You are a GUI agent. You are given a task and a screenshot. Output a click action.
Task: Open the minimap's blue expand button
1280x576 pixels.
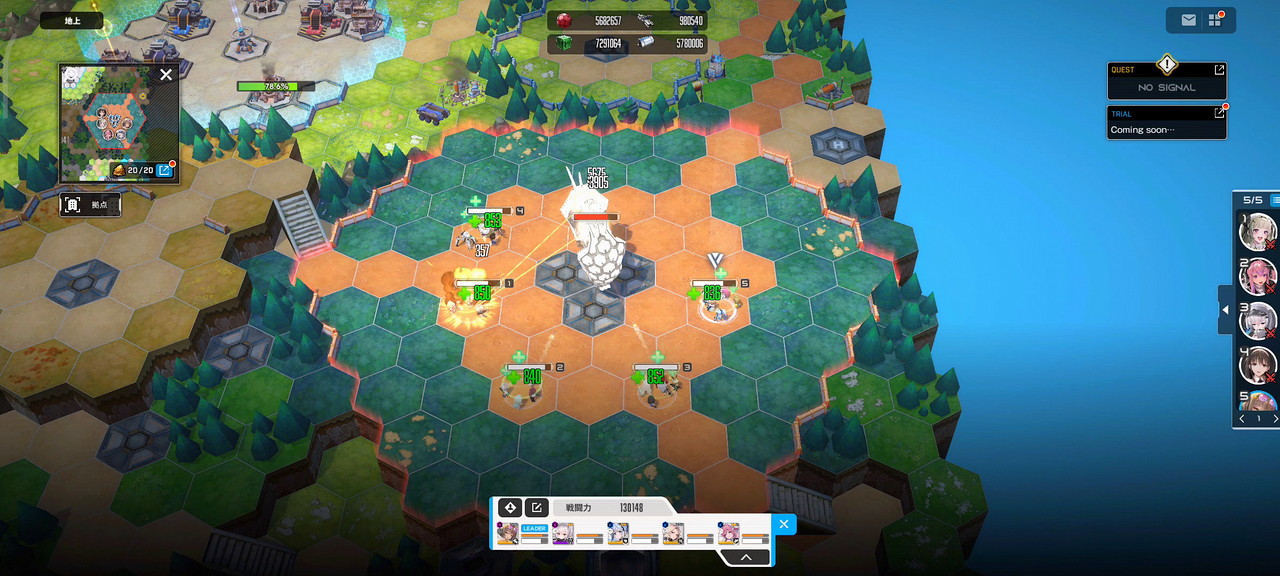click(165, 170)
